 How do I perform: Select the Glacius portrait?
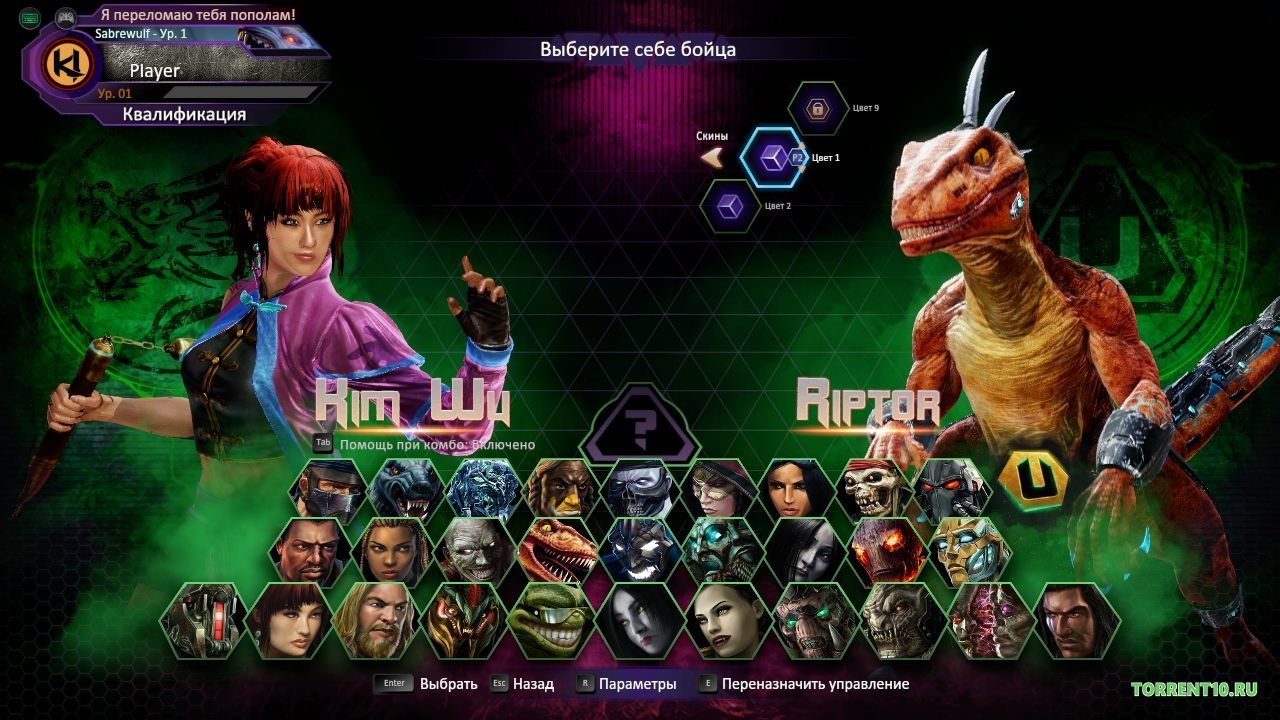[483, 487]
